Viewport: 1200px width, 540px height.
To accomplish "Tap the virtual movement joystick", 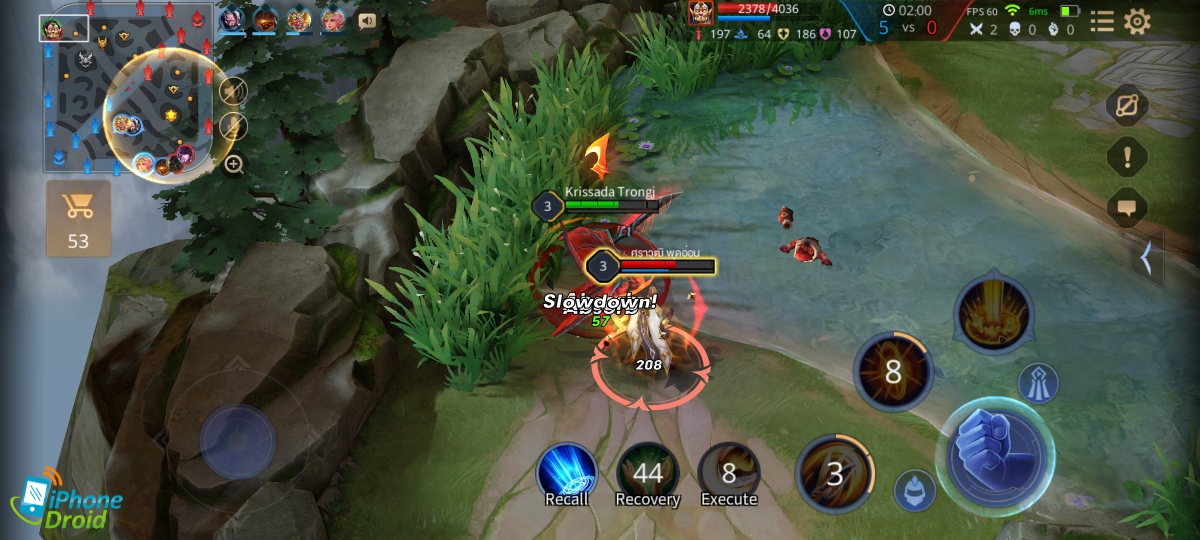I will (x=238, y=440).
